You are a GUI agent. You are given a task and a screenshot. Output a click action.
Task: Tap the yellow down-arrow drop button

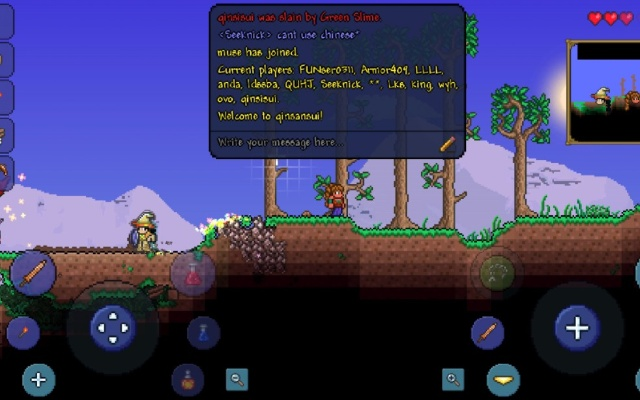click(x=503, y=380)
